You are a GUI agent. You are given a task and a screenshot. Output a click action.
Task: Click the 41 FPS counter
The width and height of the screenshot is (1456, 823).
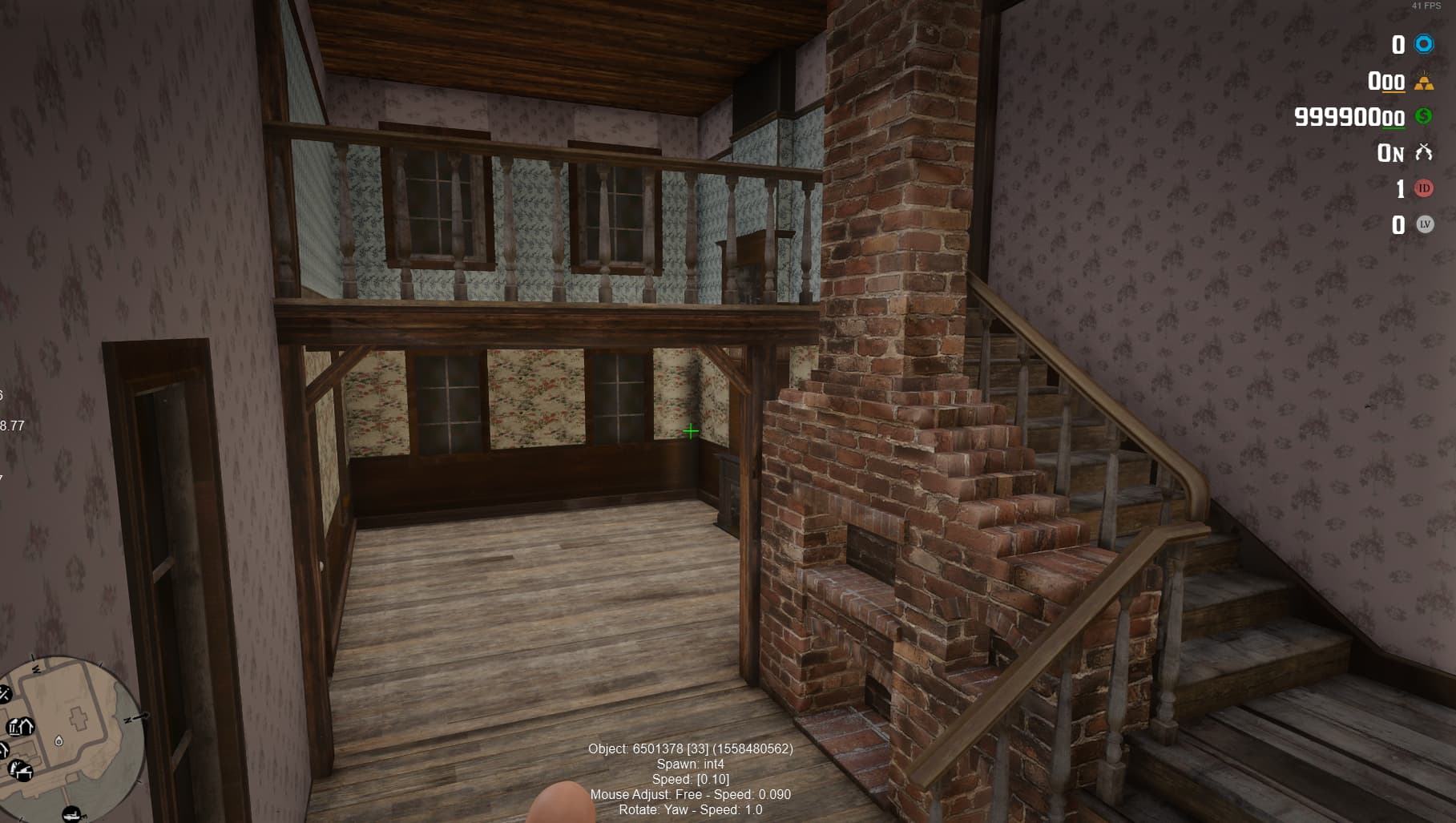click(1426, 7)
